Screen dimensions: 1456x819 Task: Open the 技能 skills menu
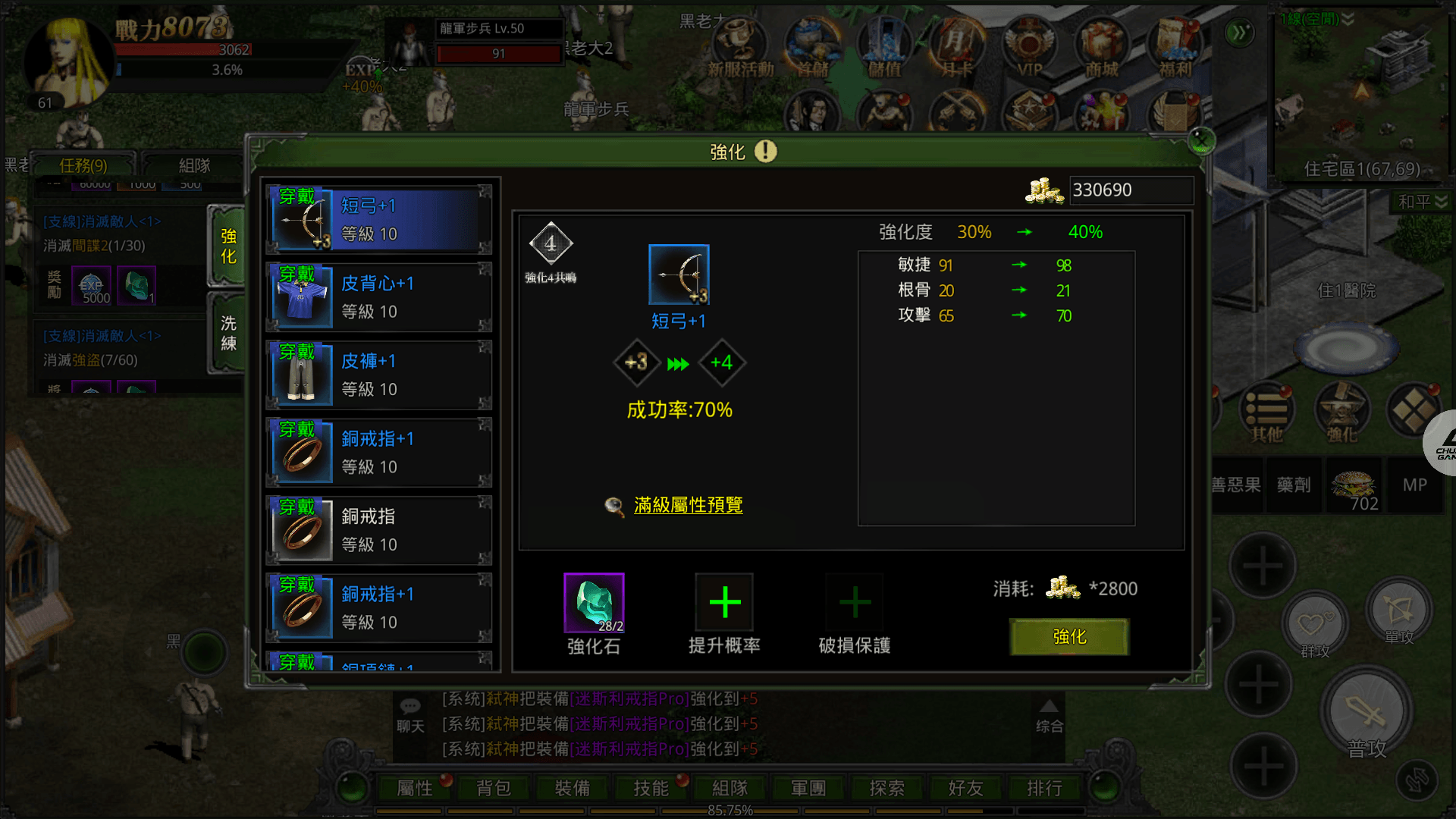tap(651, 789)
